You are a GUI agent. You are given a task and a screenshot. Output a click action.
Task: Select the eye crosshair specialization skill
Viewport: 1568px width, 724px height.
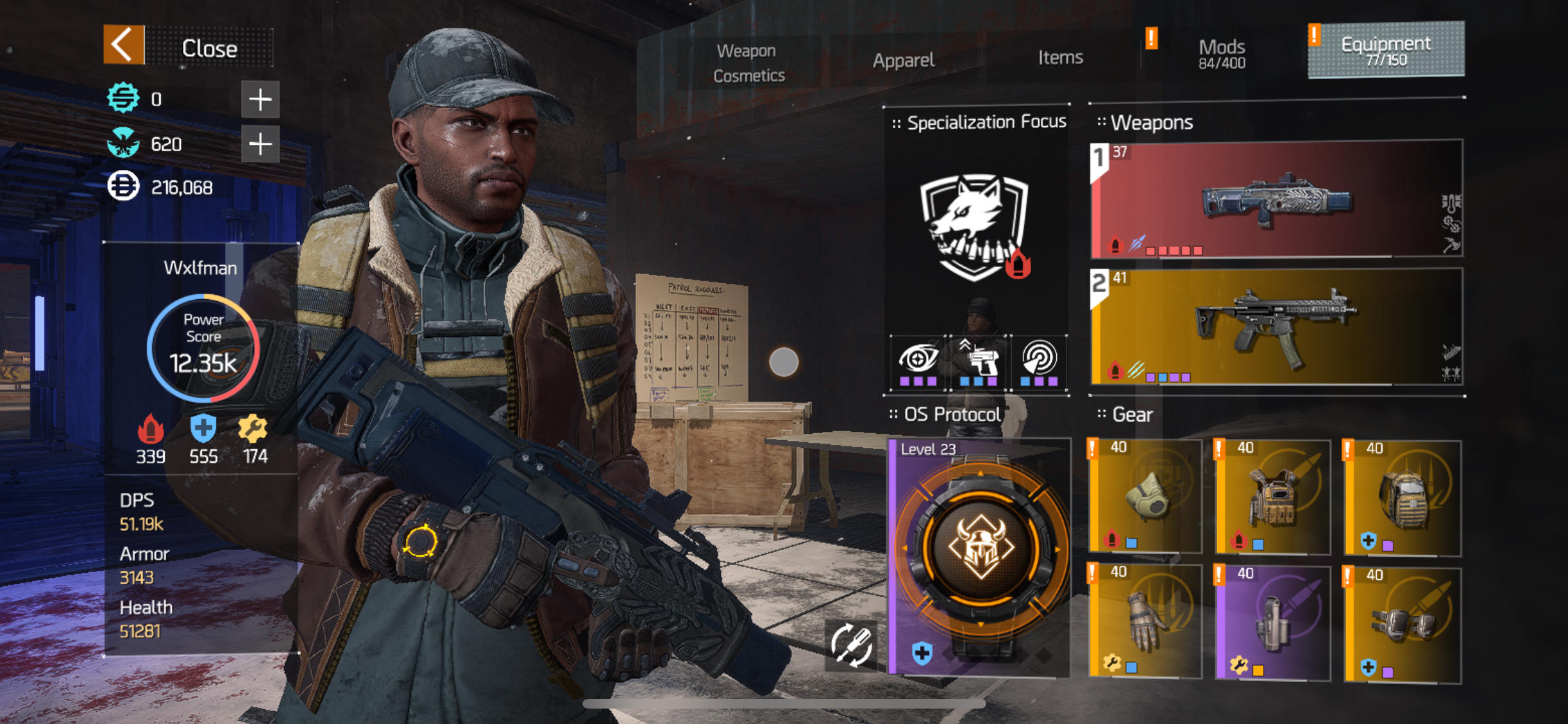[x=919, y=362]
